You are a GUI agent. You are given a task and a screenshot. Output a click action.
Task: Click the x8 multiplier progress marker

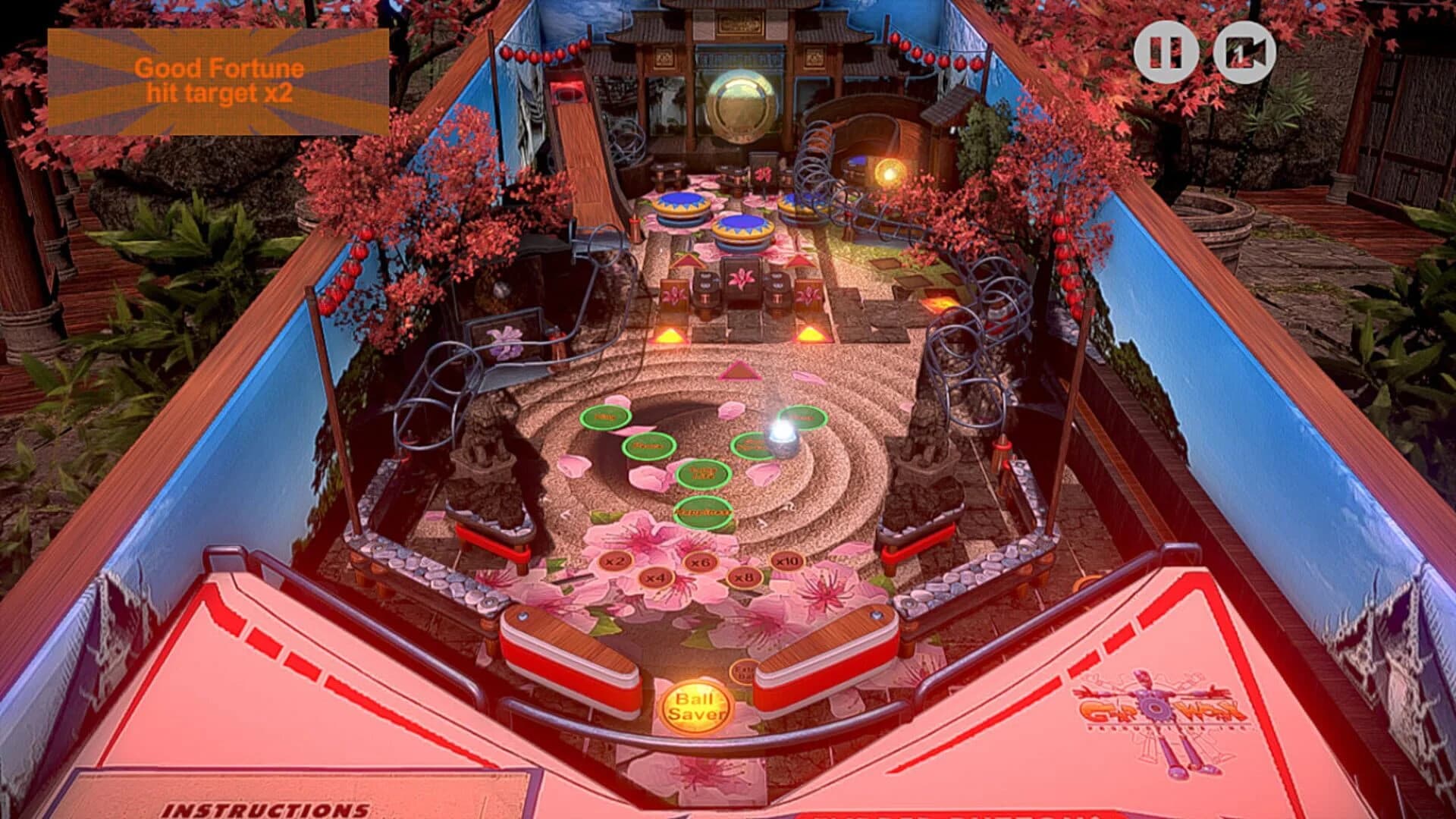tap(744, 579)
